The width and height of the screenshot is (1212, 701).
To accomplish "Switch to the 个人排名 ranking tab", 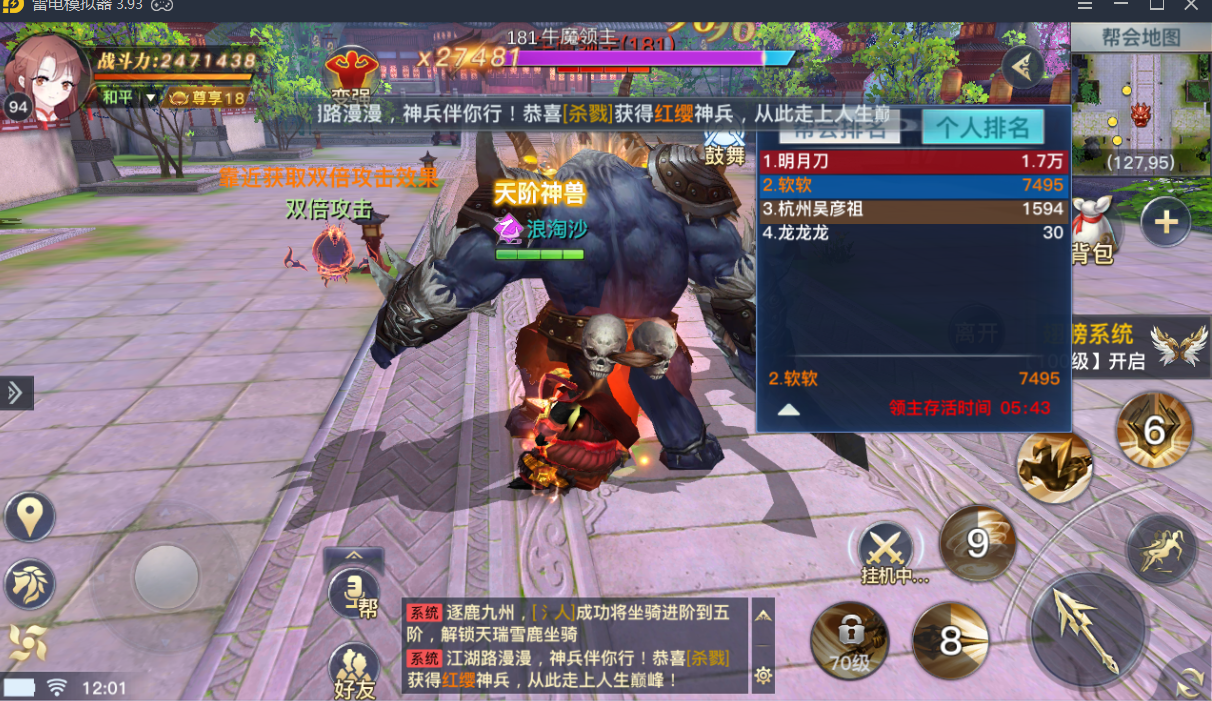I will (x=983, y=128).
